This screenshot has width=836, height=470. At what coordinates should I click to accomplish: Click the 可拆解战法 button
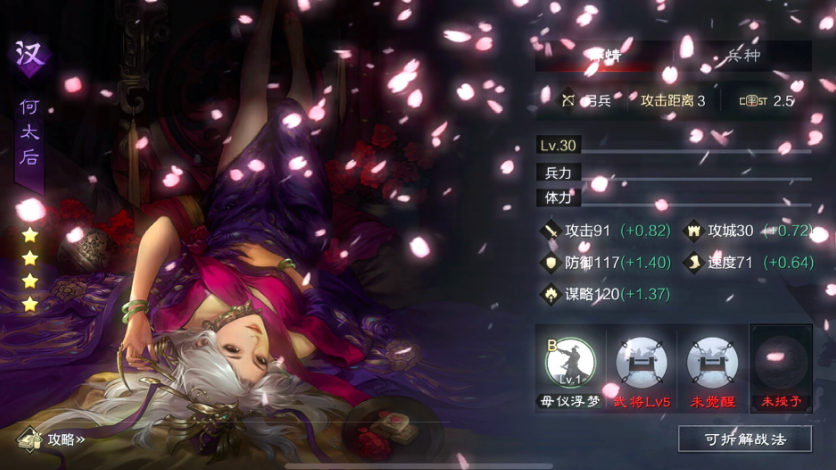click(x=744, y=438)
